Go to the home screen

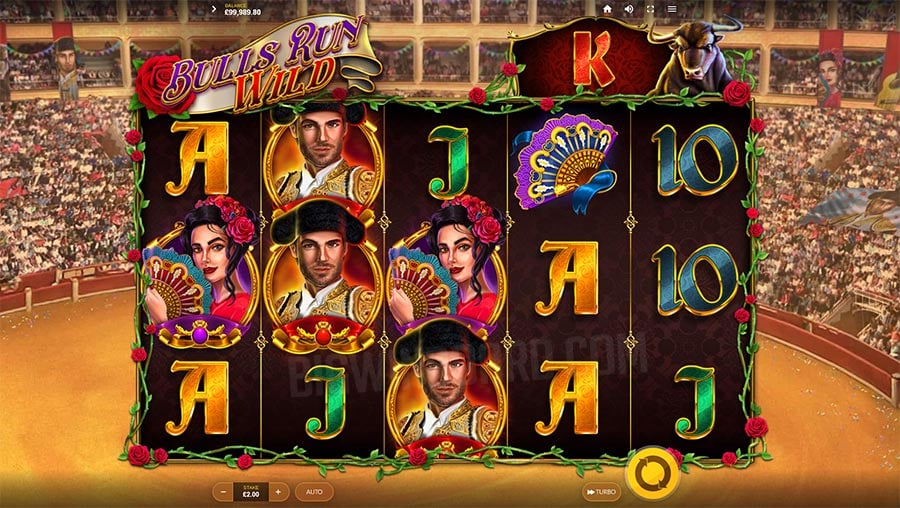click(607, 9)
